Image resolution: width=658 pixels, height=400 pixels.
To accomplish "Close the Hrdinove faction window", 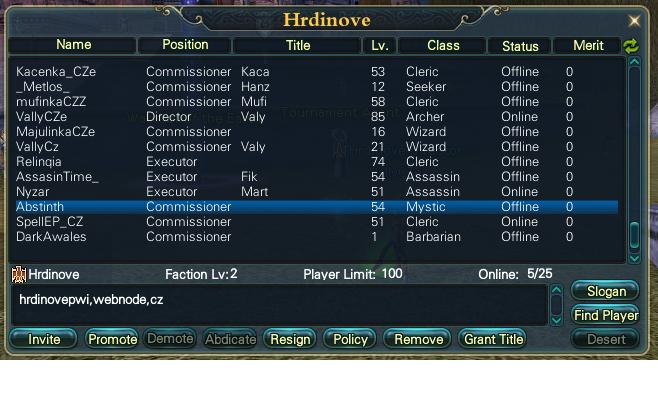I will coord(634,20).
